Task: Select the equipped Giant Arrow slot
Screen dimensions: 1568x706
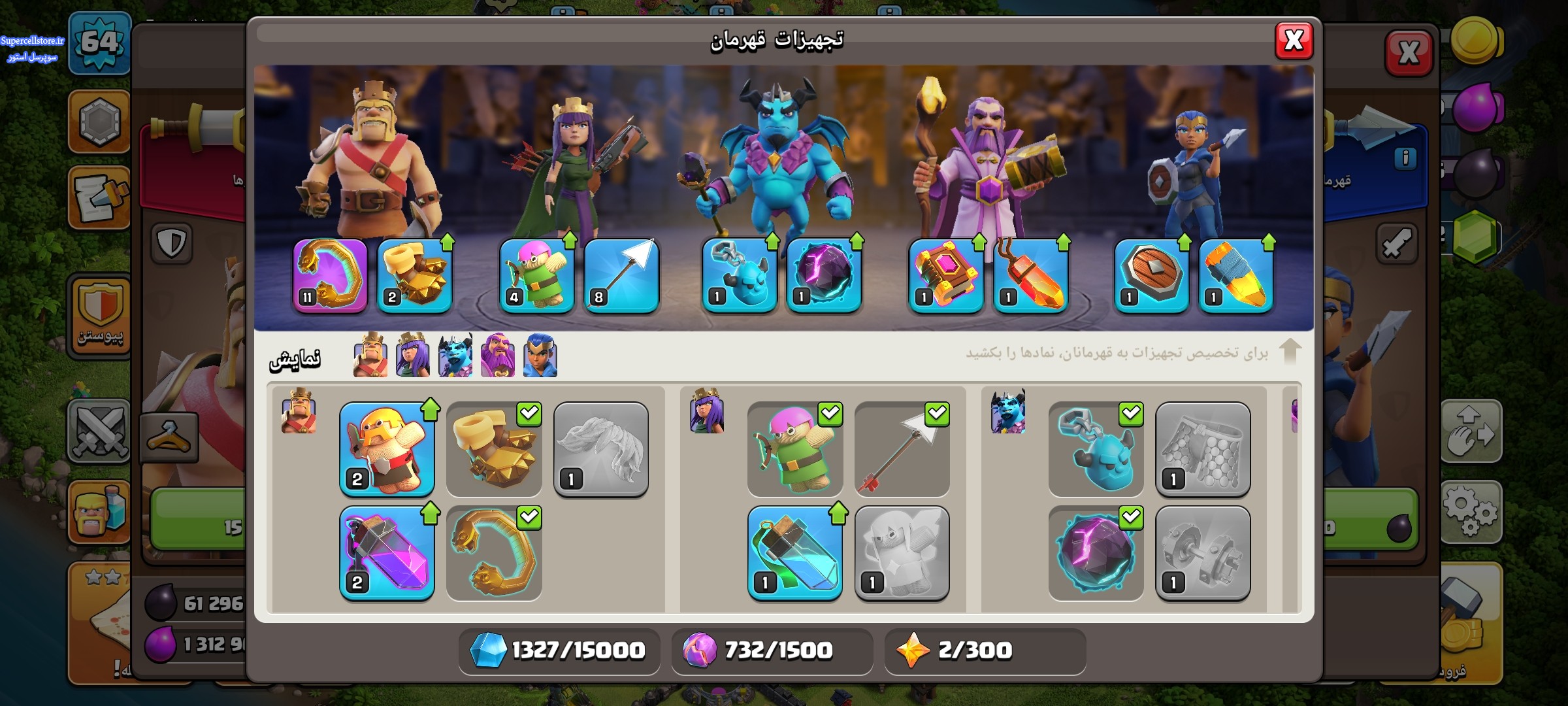Action: coord(621,275)
